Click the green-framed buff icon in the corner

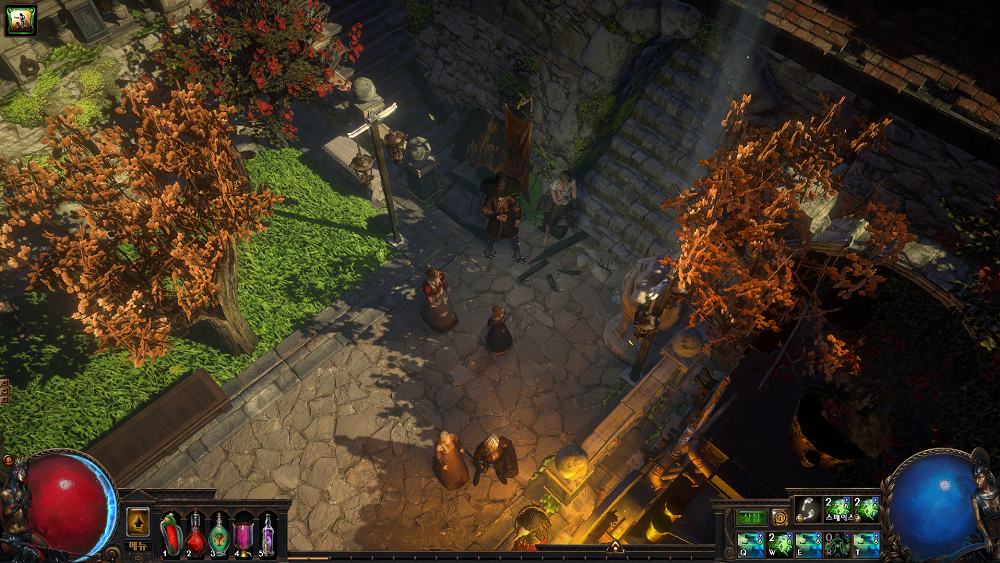point(21,20)
